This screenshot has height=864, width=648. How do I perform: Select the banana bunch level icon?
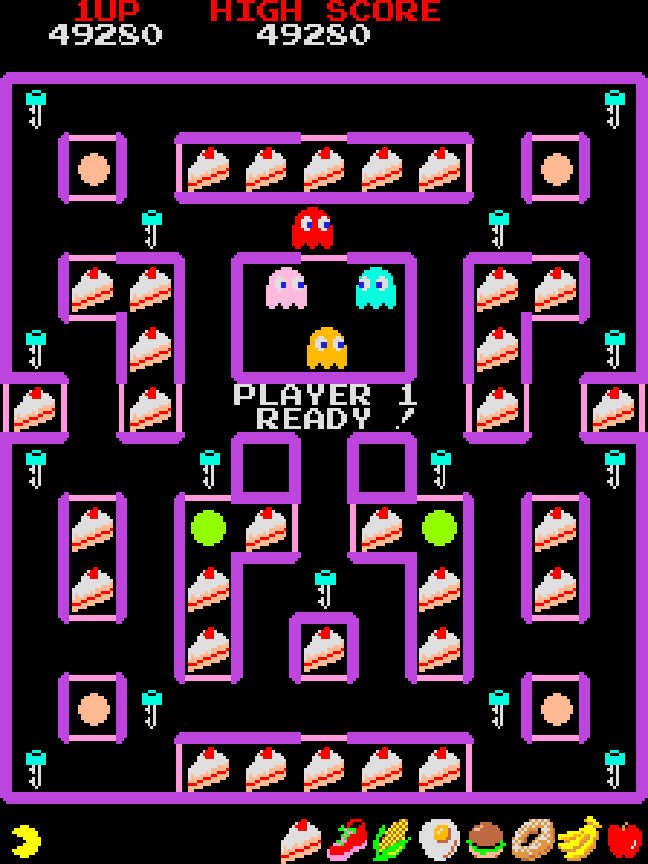(x=578, y=839)
